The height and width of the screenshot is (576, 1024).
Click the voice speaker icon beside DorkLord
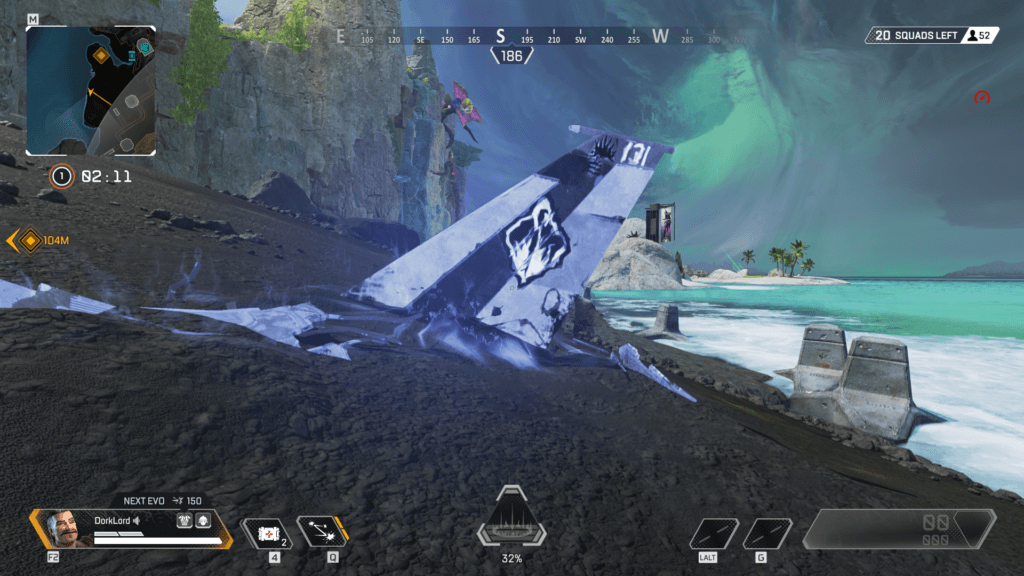136,520
